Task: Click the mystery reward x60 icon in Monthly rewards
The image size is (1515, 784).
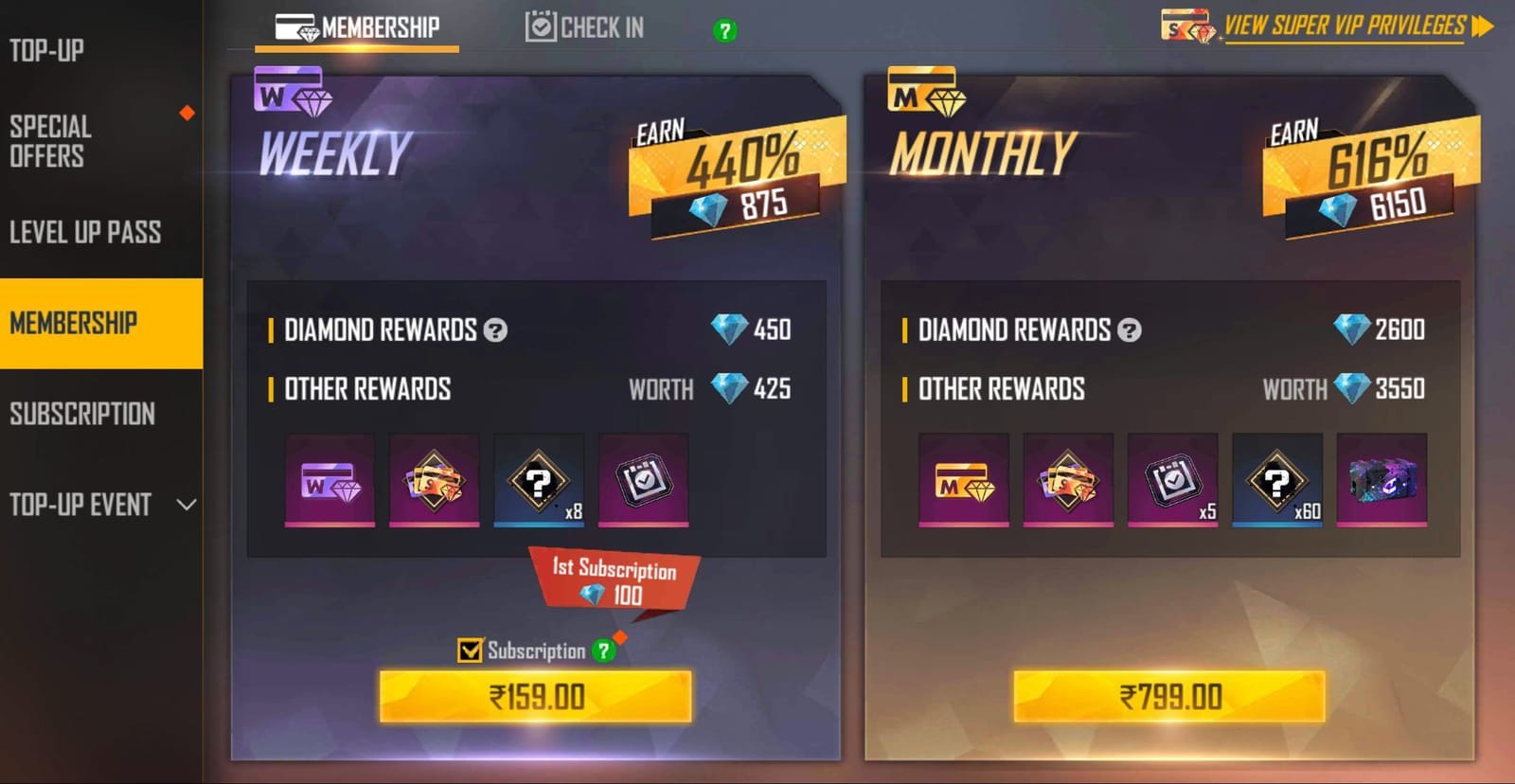Action: tap(1277, 481)
